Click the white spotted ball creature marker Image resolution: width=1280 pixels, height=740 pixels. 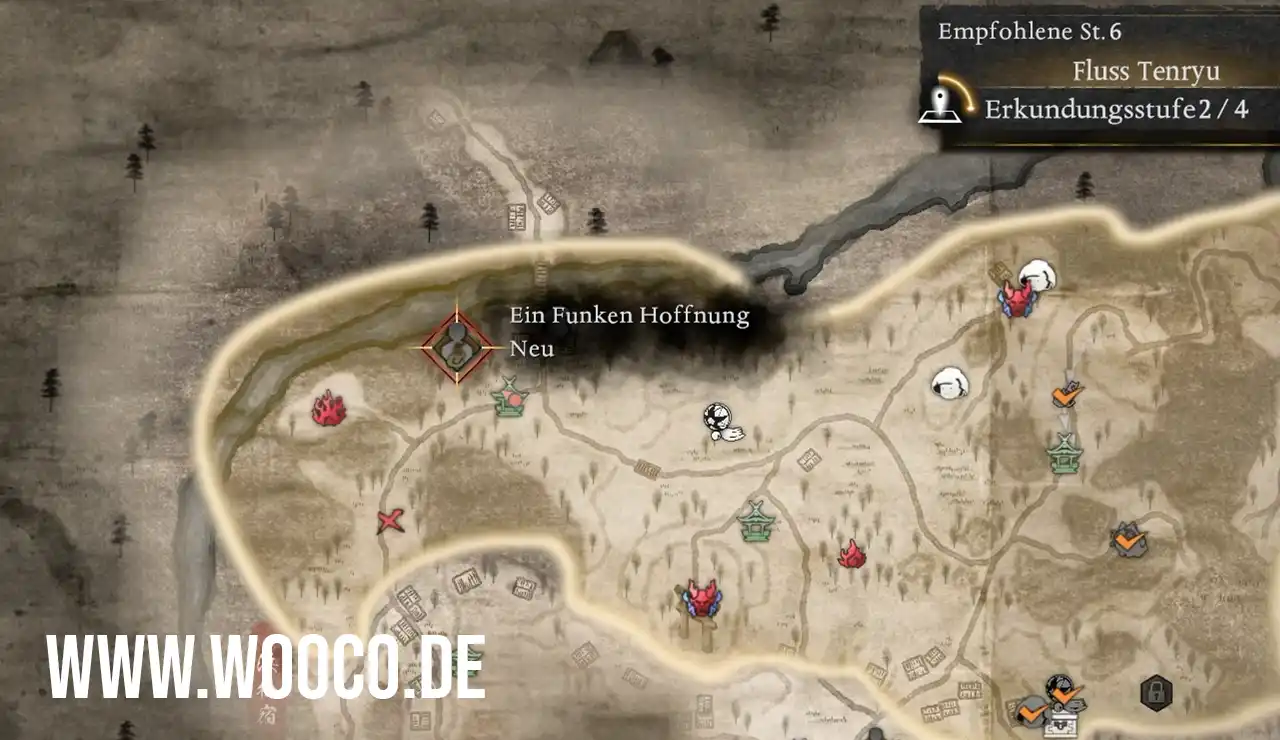click(719, 420)
